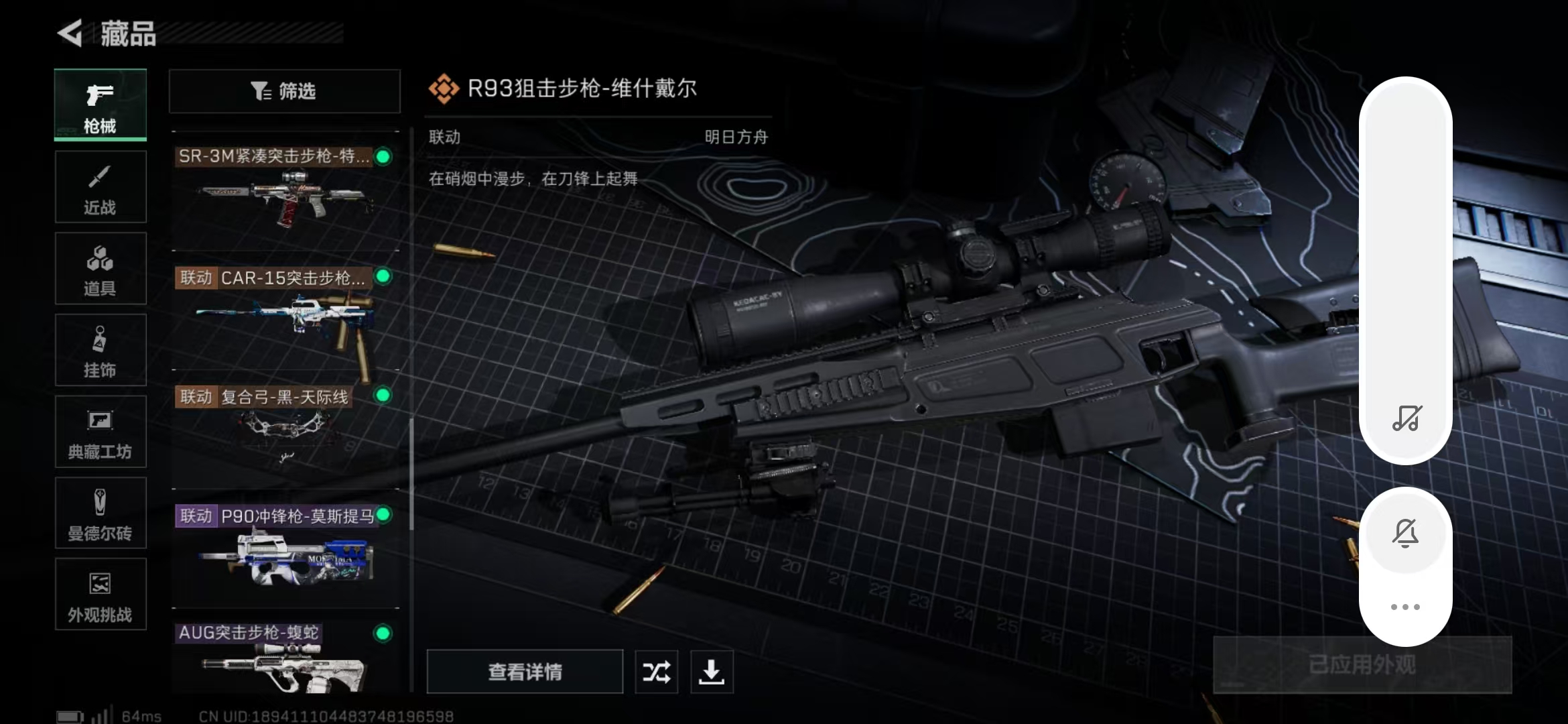Open the 典藏工坊 collection workshop

(x=99, y=432)
